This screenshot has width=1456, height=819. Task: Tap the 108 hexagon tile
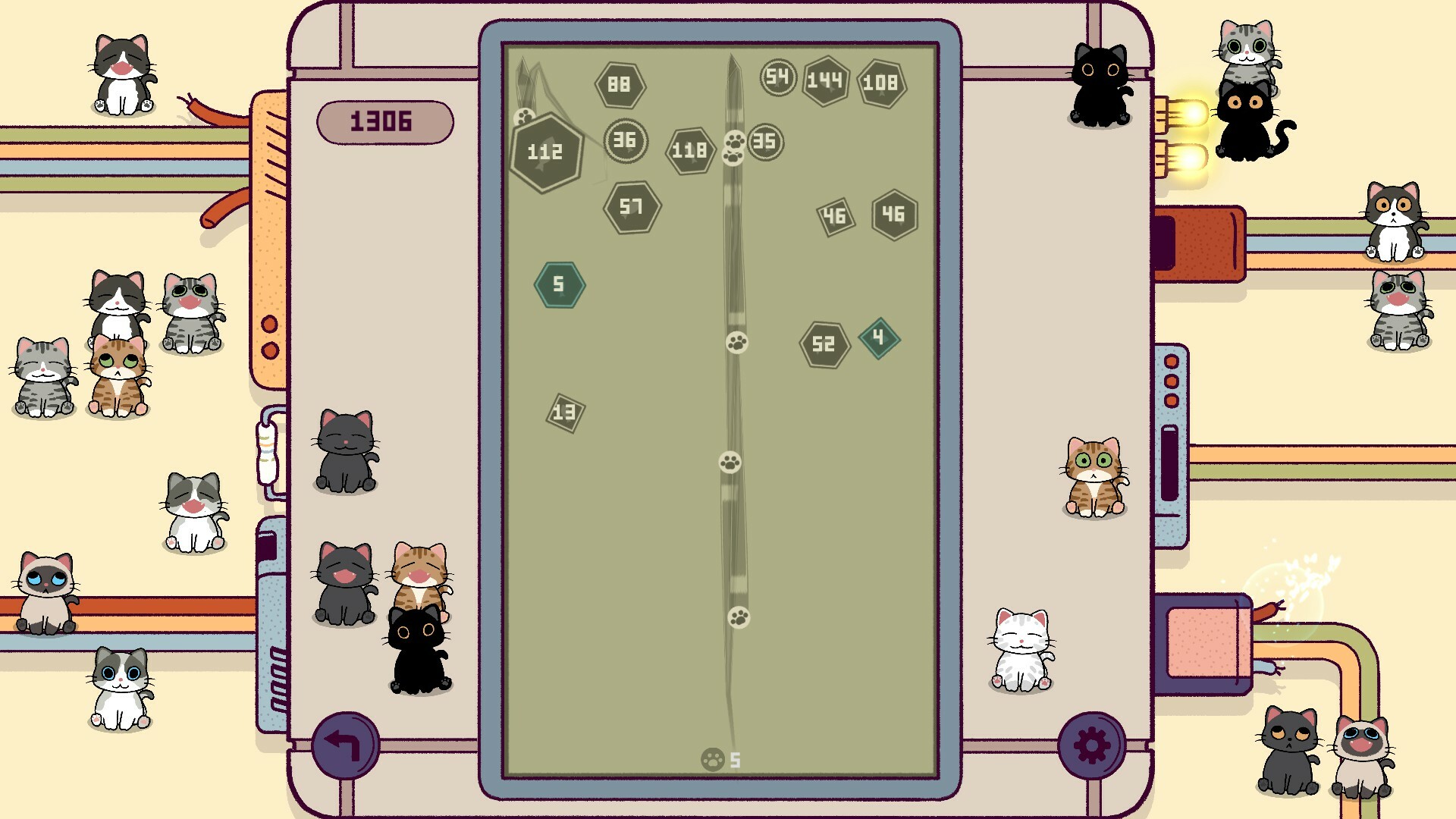click(882, 83)
